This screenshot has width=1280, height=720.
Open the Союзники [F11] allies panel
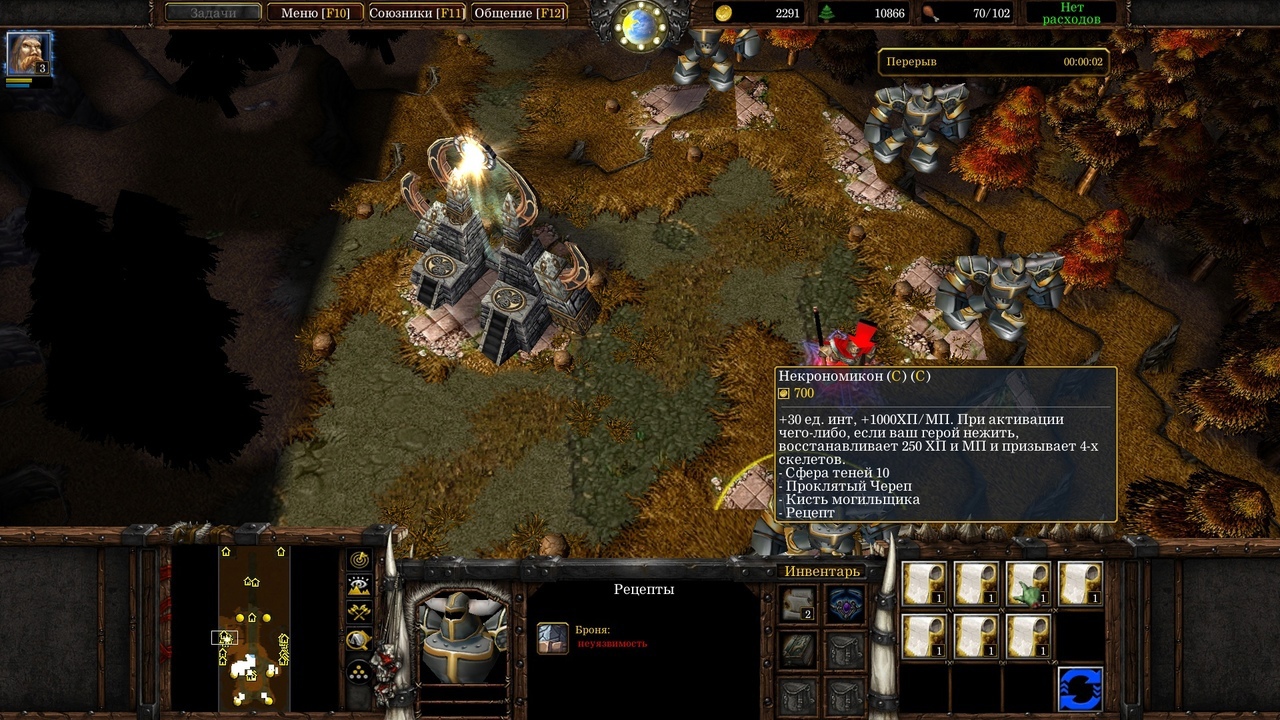[415, 13]
